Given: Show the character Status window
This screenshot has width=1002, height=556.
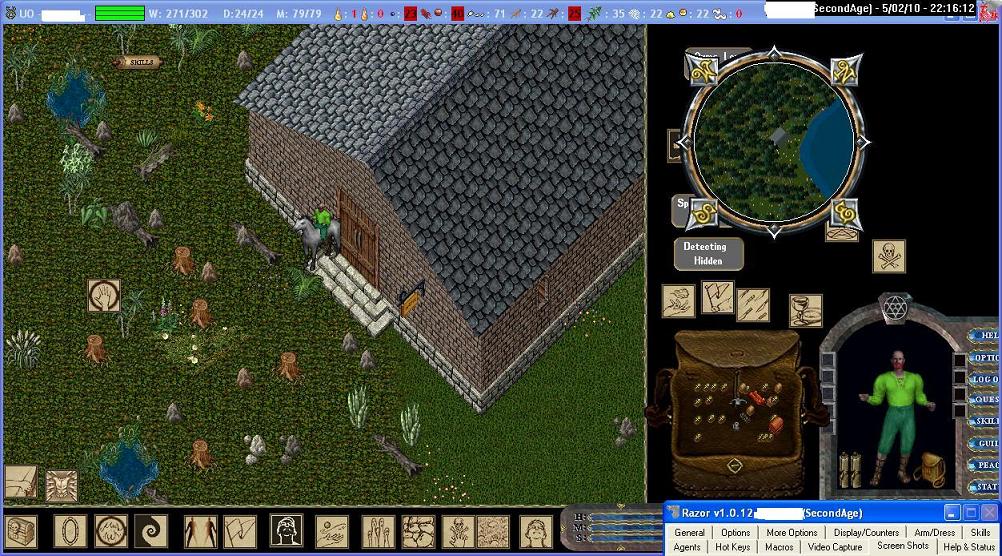Looking at the screenshot, I should (x=986, y=488).
